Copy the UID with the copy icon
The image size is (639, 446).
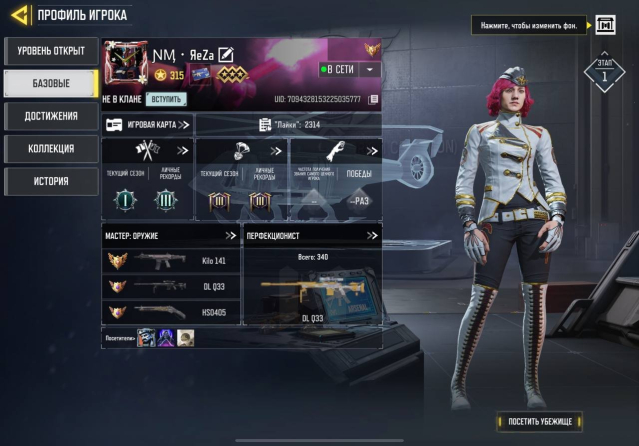[373, 99]
